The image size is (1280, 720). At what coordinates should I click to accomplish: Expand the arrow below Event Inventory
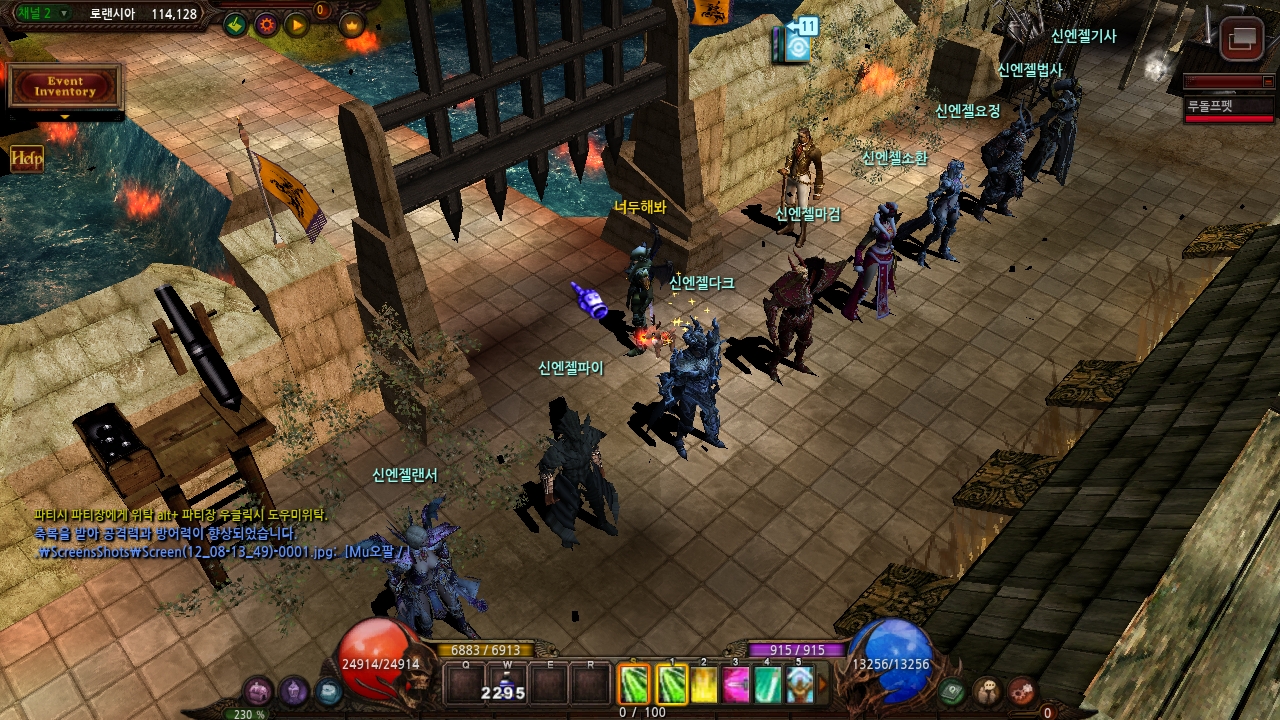click(65, 117)
